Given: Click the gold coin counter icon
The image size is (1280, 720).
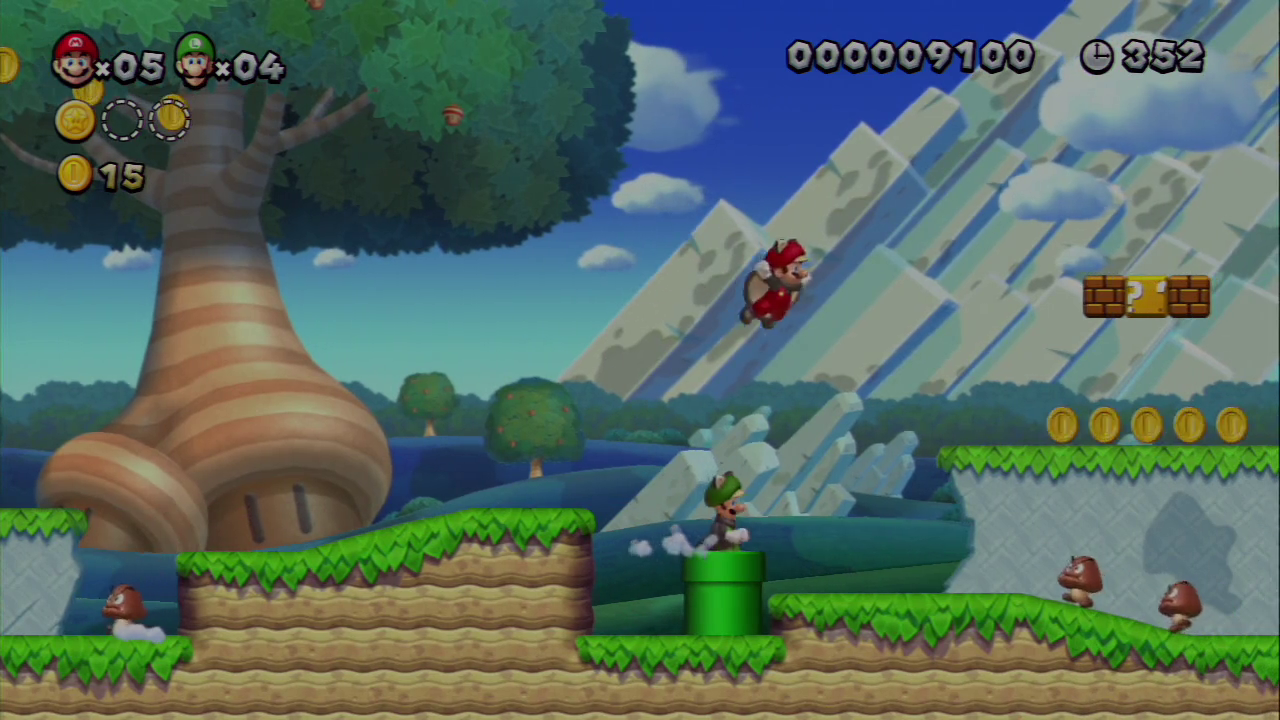Looking at the screenshot, I should (74, 175).
